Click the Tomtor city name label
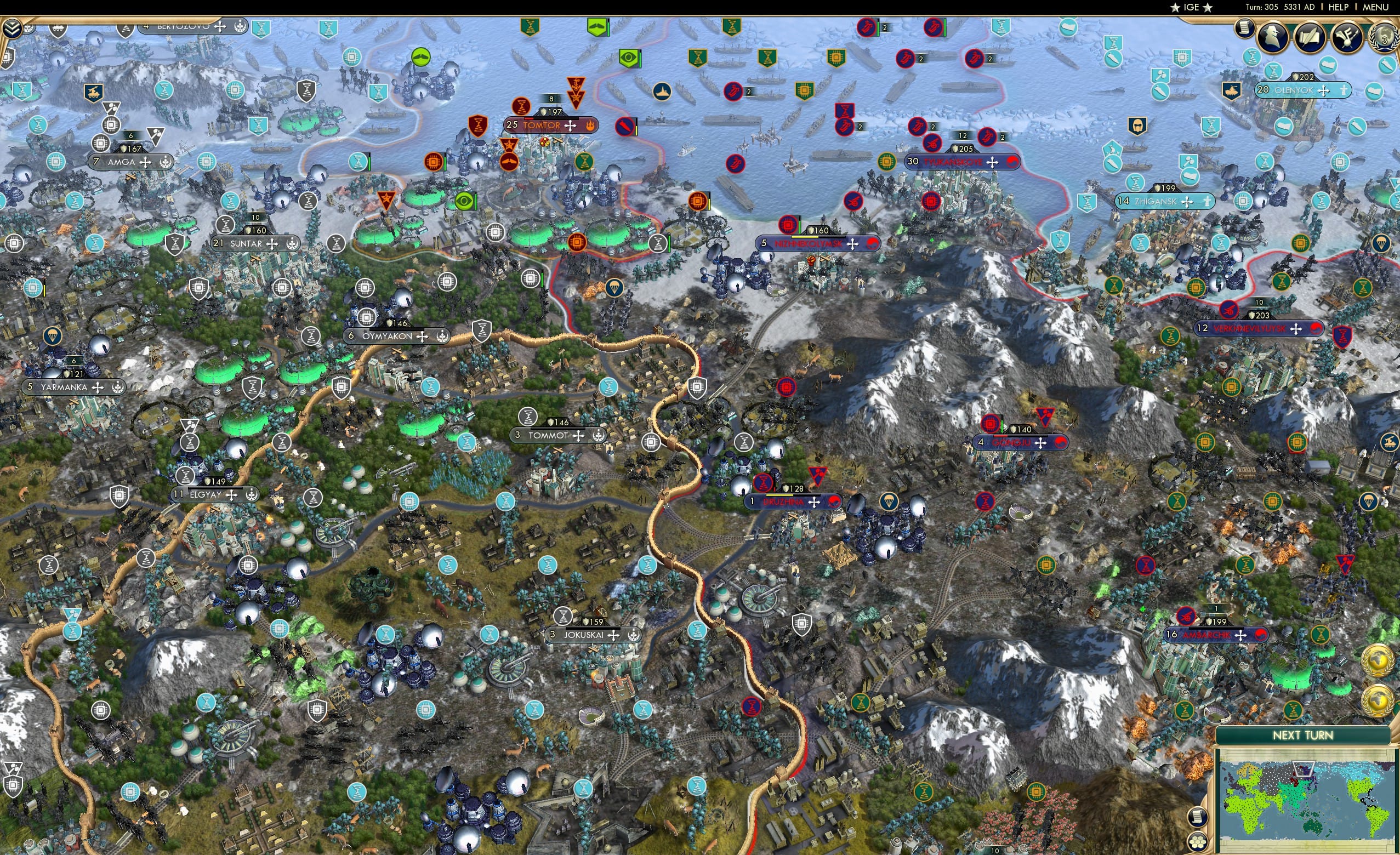The width and height of the screenshot is (1400, 855). tap(542, 126)
